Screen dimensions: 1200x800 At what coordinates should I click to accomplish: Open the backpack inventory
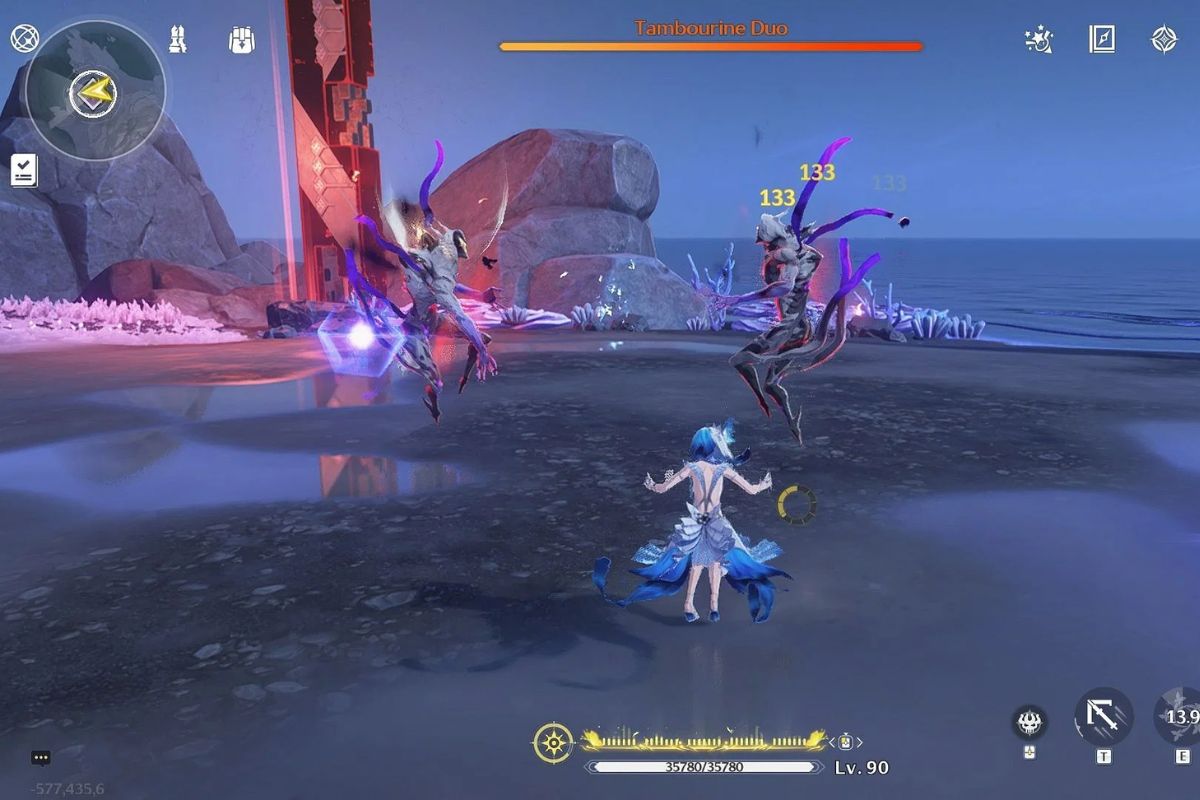(241, 40)
